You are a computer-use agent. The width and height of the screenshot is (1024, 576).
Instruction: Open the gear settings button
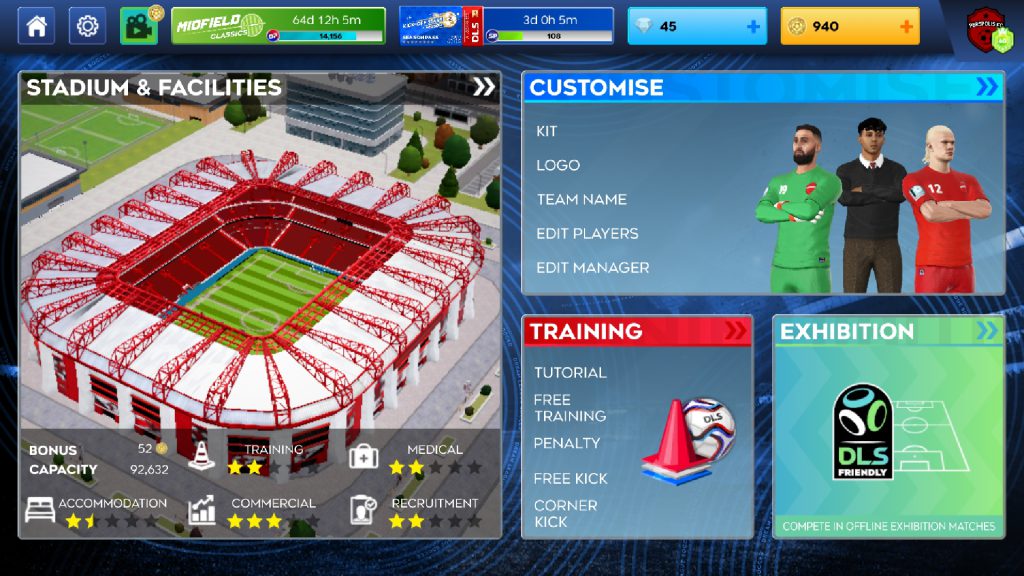[x=87, y=26]
